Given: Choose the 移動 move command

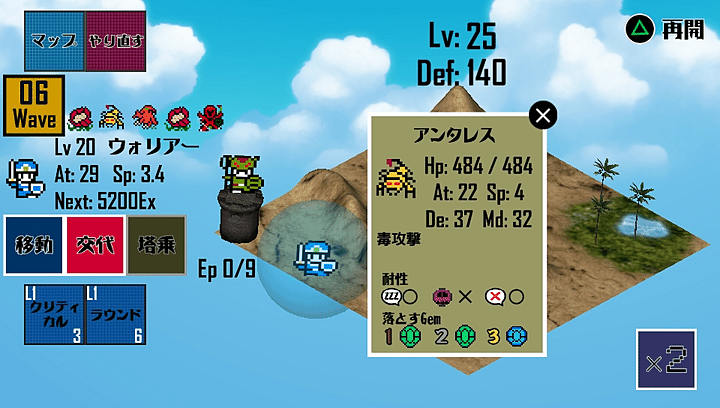Looking at the screenshot, I should [34, 245].
